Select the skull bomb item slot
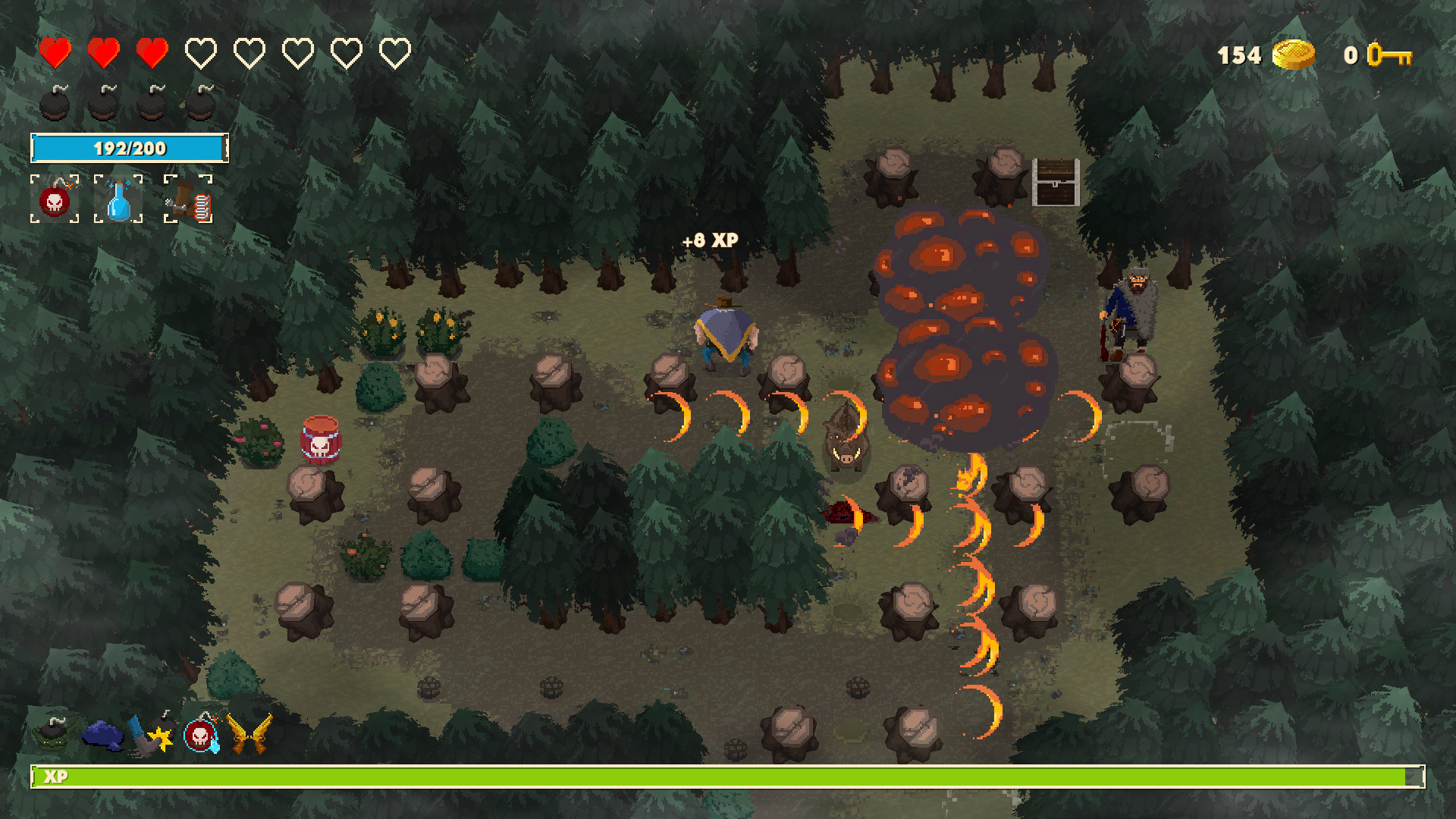The width and height of the screenshot is (1456, 819). pos(54,201)
